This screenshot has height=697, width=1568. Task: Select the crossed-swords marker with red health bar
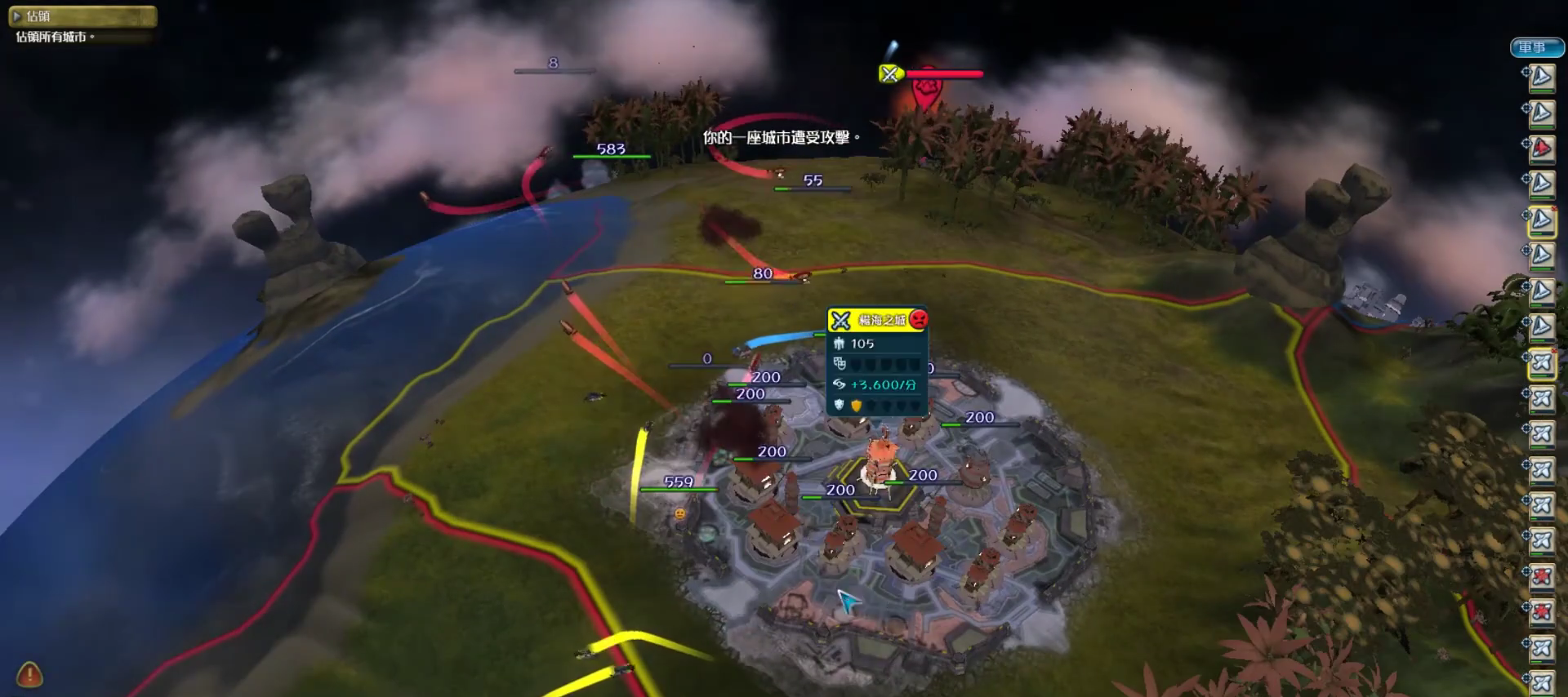tap(889, 74)
